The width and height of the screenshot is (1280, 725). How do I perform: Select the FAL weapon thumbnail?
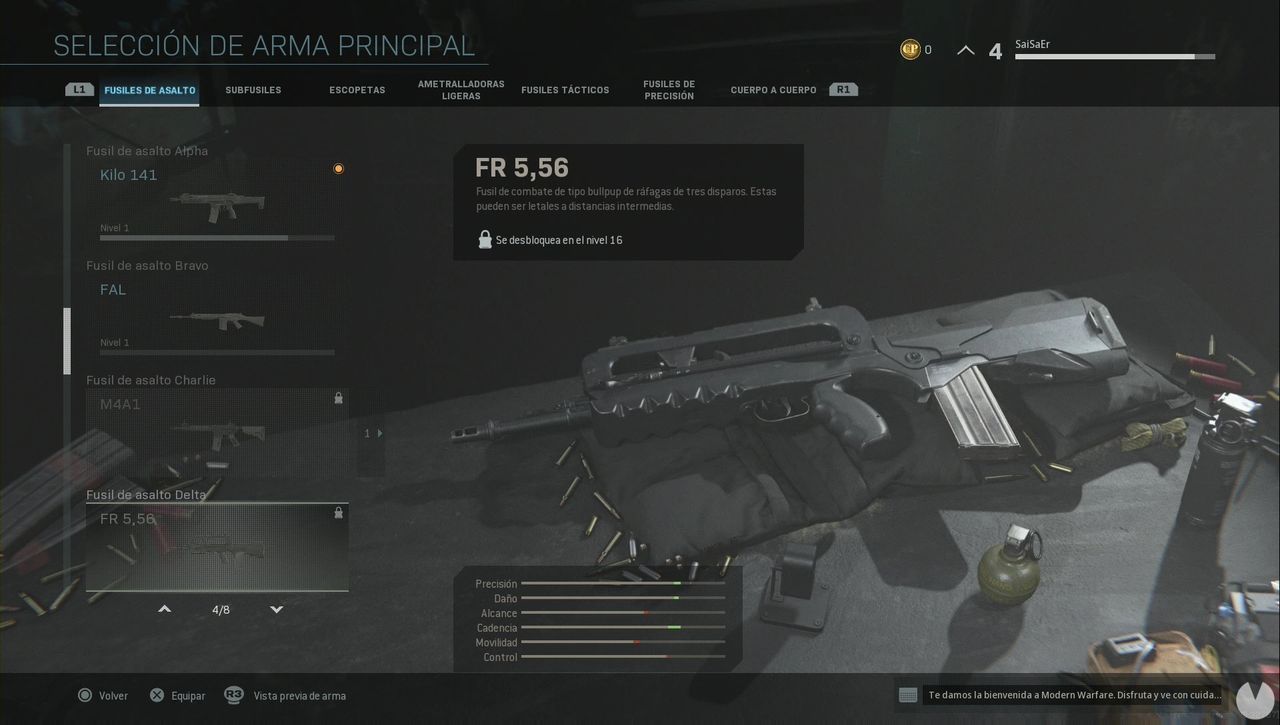(x=215, y=320)
